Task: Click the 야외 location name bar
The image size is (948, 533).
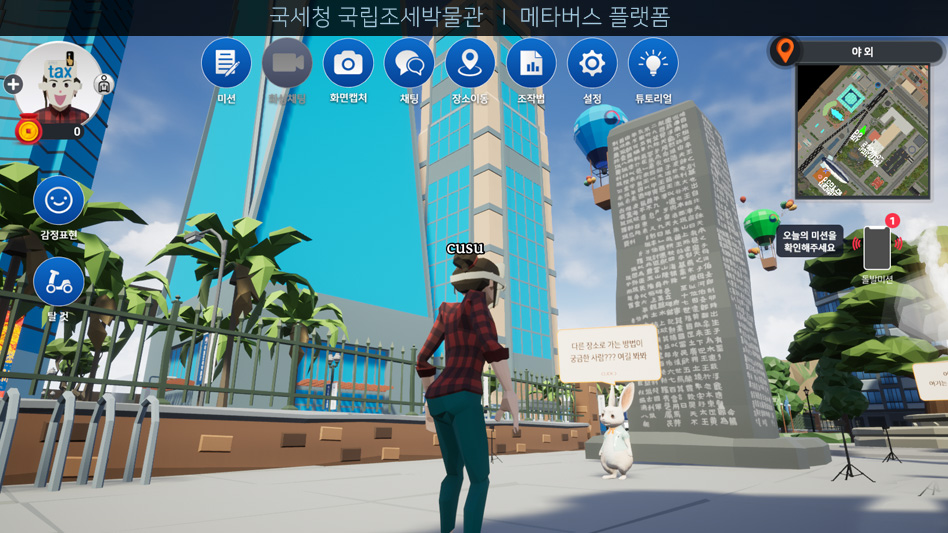Action: coord(861,52)
